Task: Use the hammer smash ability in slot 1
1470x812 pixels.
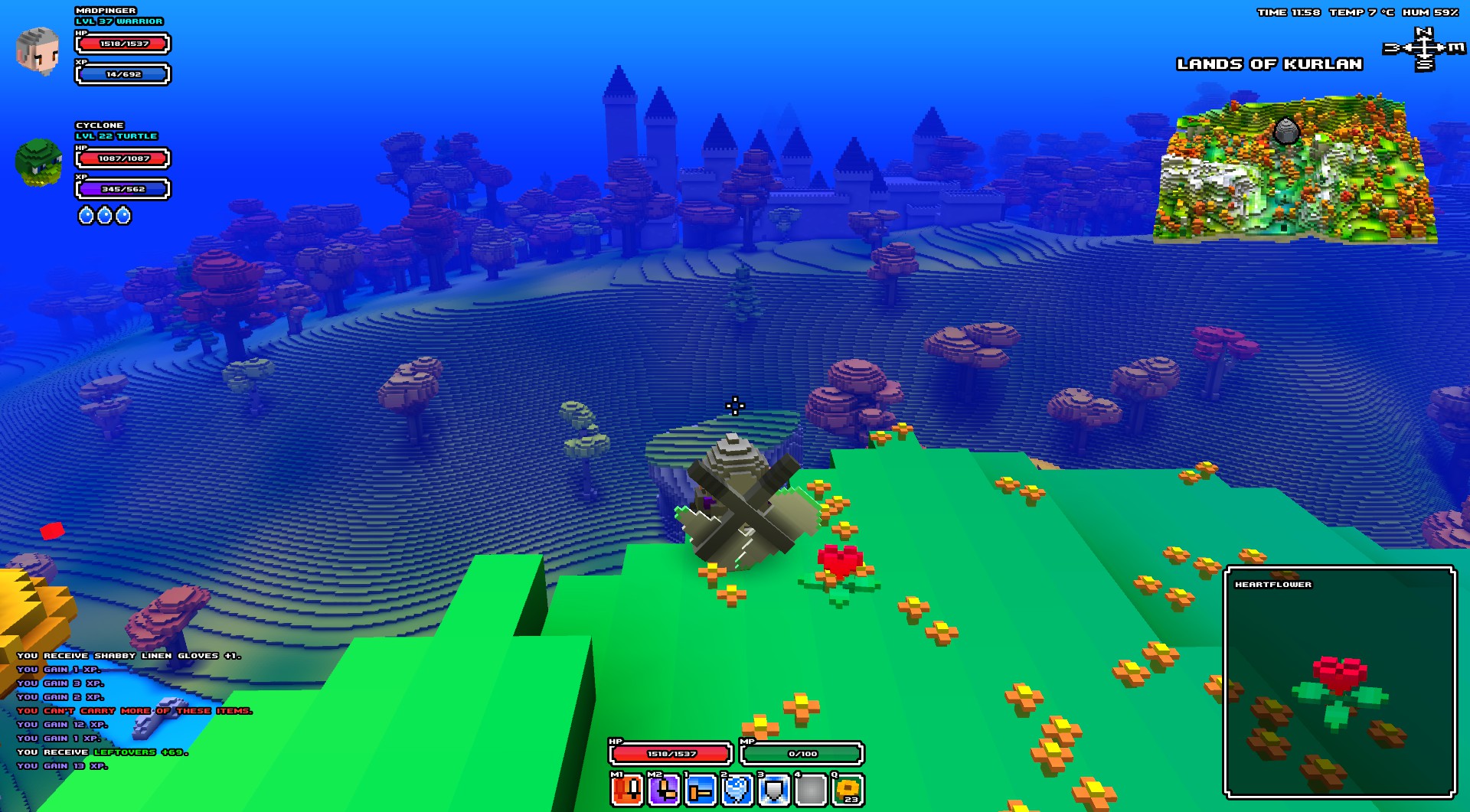Action: 701,790
